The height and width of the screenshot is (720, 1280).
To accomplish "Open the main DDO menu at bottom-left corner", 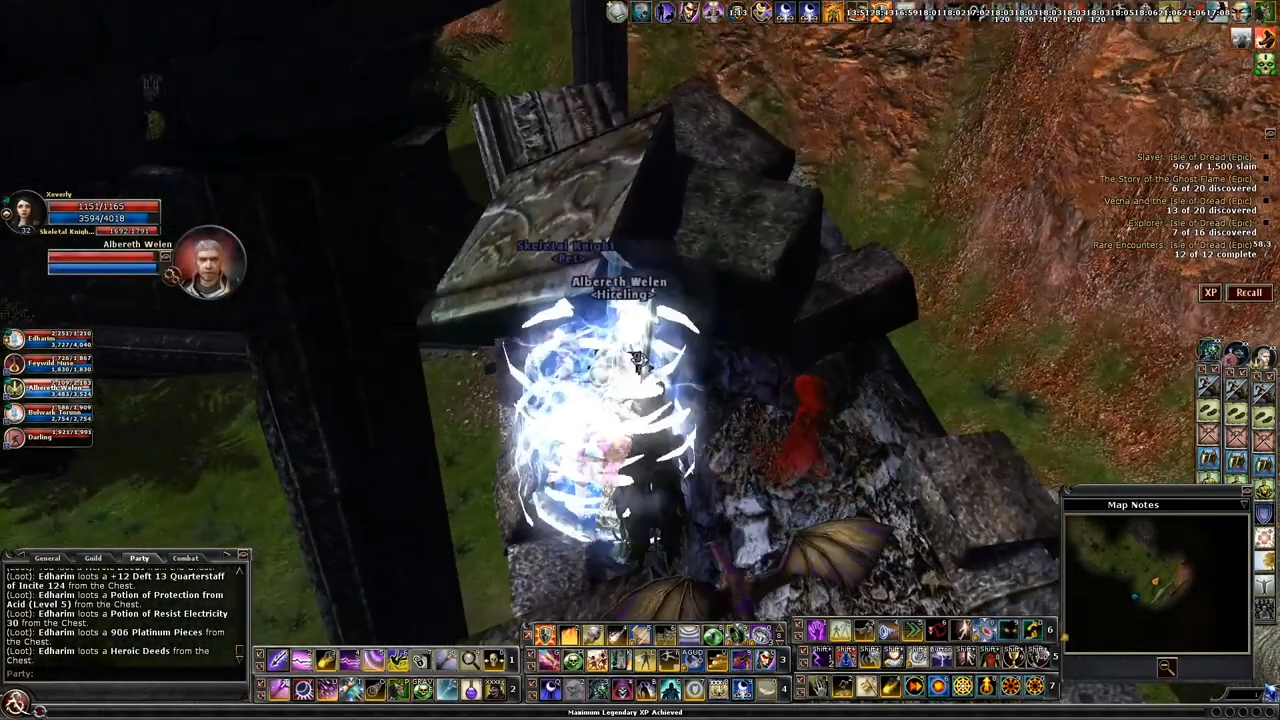I will point(15,700).
